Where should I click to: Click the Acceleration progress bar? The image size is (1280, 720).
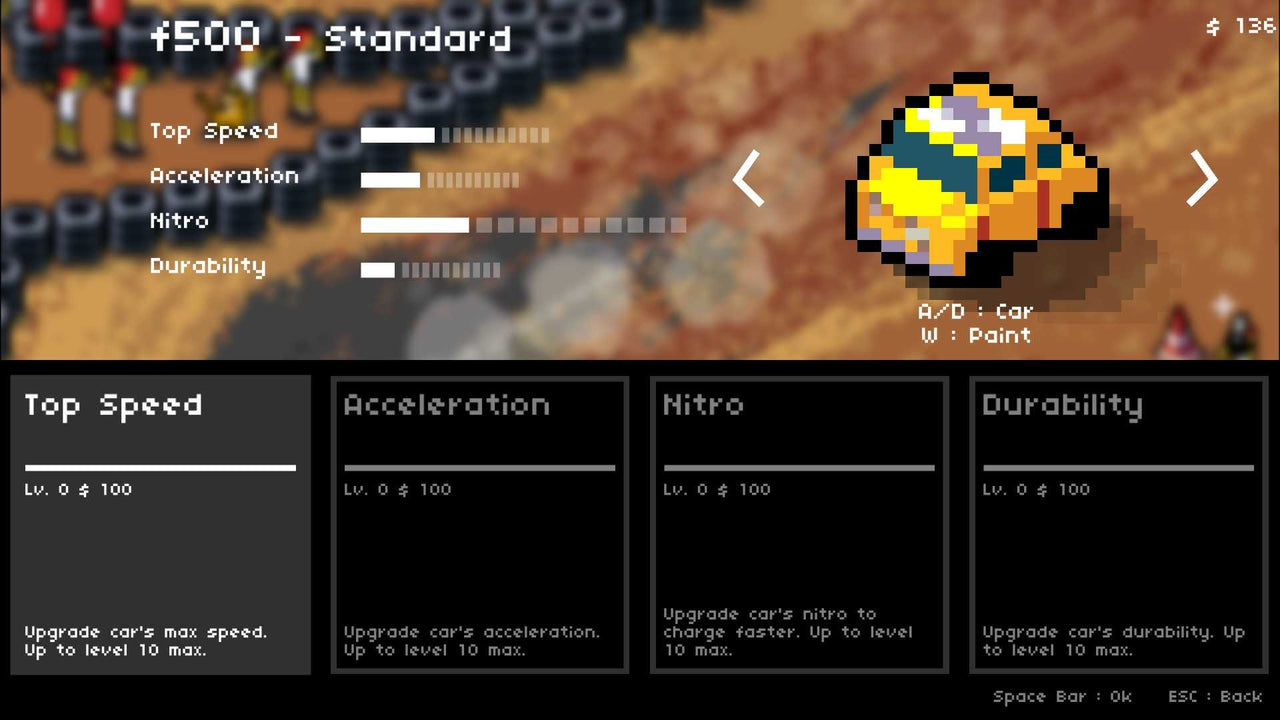click(x=440, y=180)
